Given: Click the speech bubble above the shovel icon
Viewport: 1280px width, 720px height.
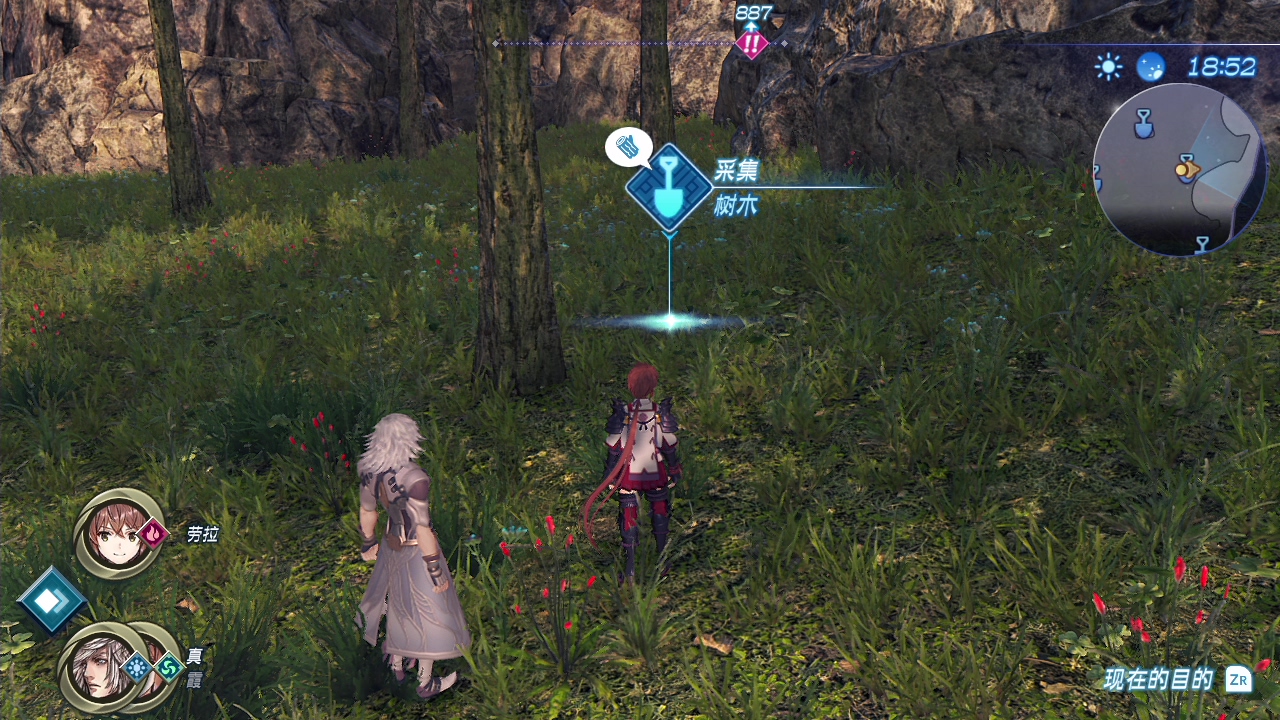Looking at the screenshot, I should [x=628, y=148].
